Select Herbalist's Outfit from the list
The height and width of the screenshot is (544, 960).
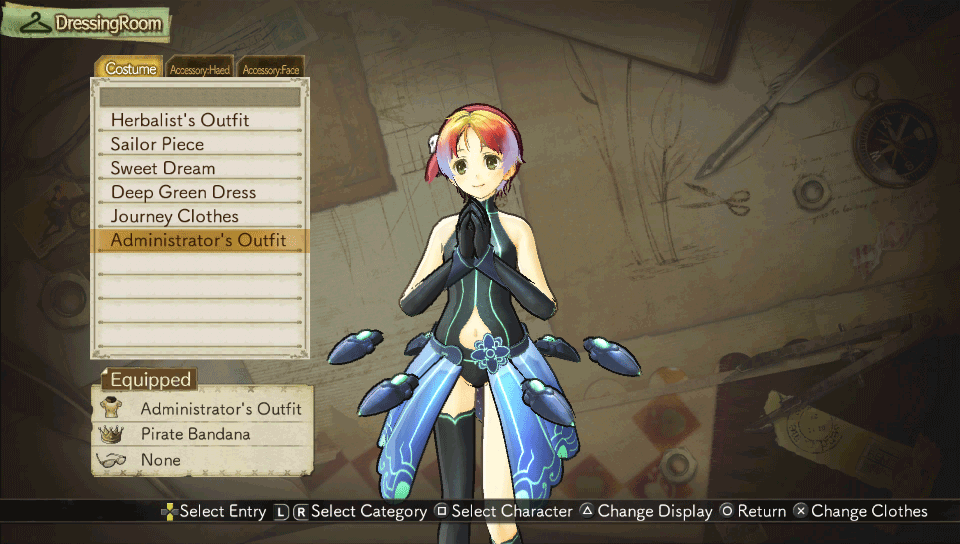pyautogui.click(x=180, y=120)
